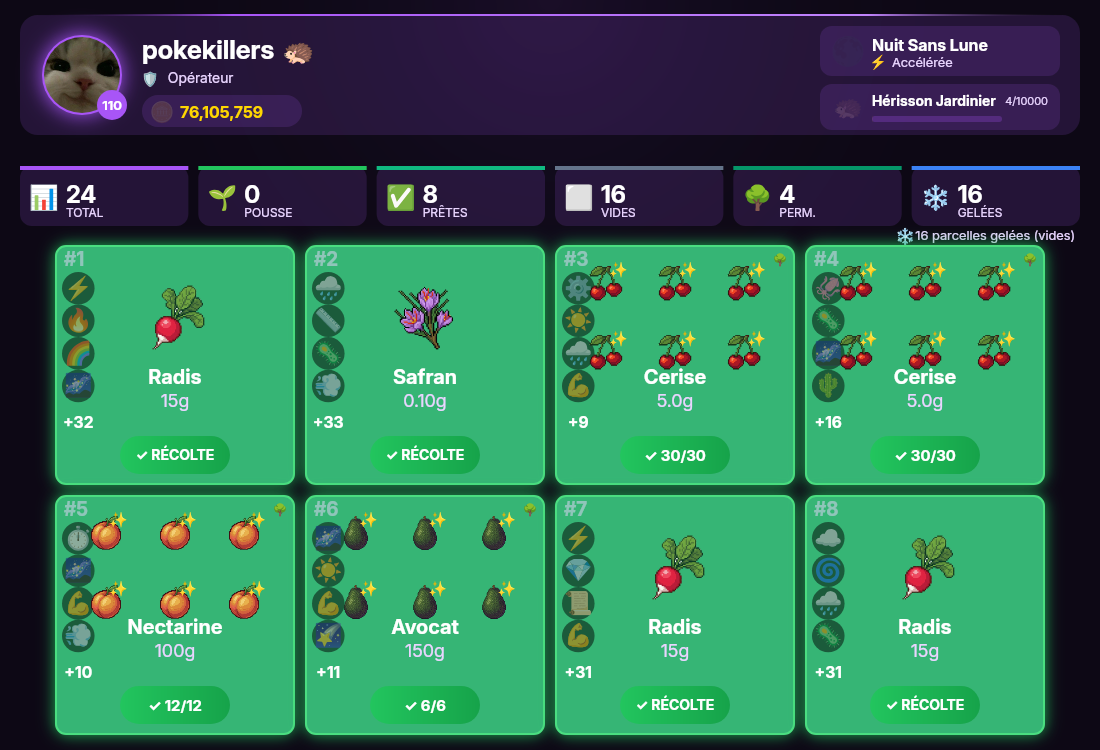Collect the 30/30 Cerise in plot #3

click(675, 455)
